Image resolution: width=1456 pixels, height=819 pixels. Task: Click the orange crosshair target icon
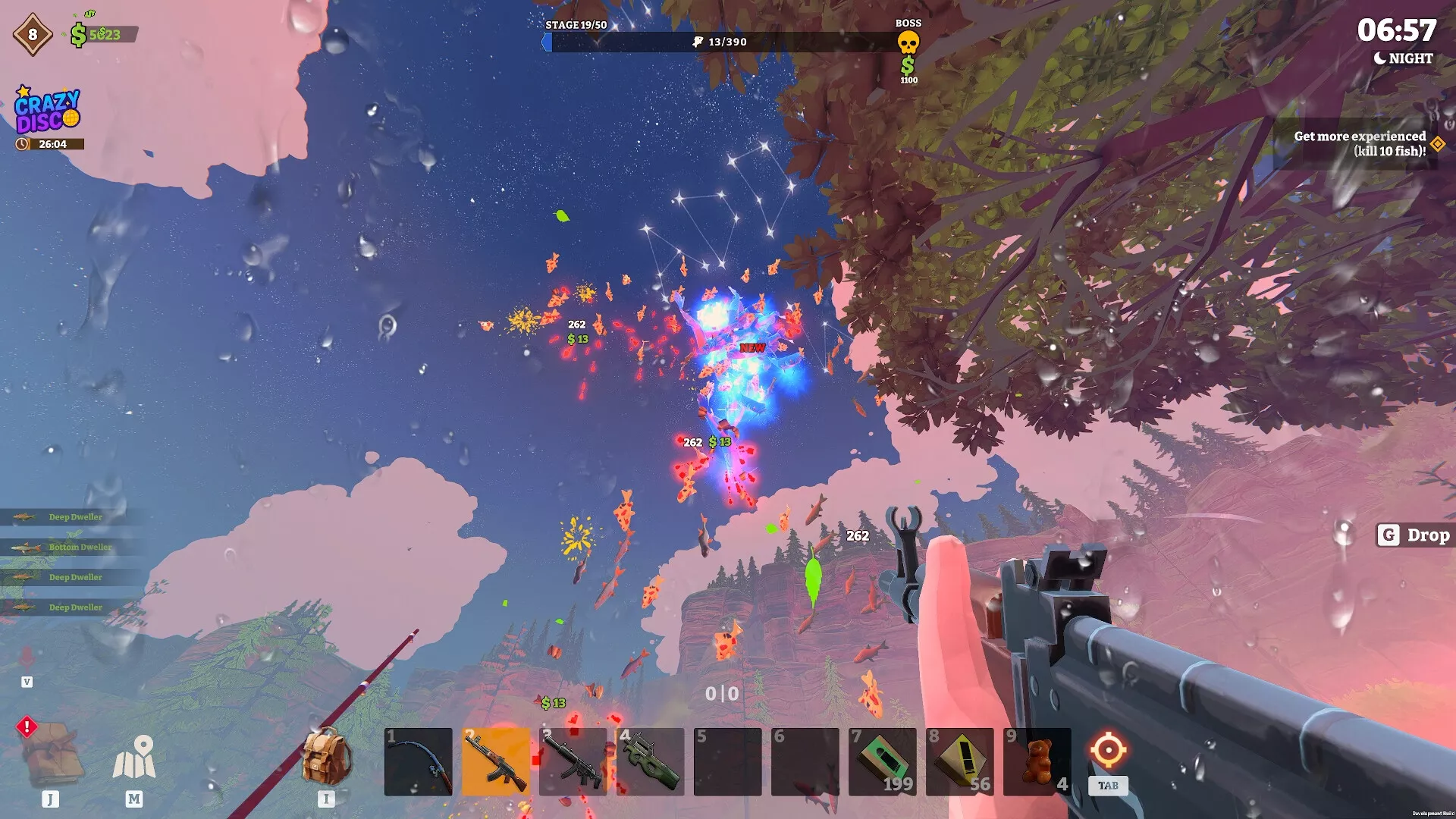pos(1108,750)
